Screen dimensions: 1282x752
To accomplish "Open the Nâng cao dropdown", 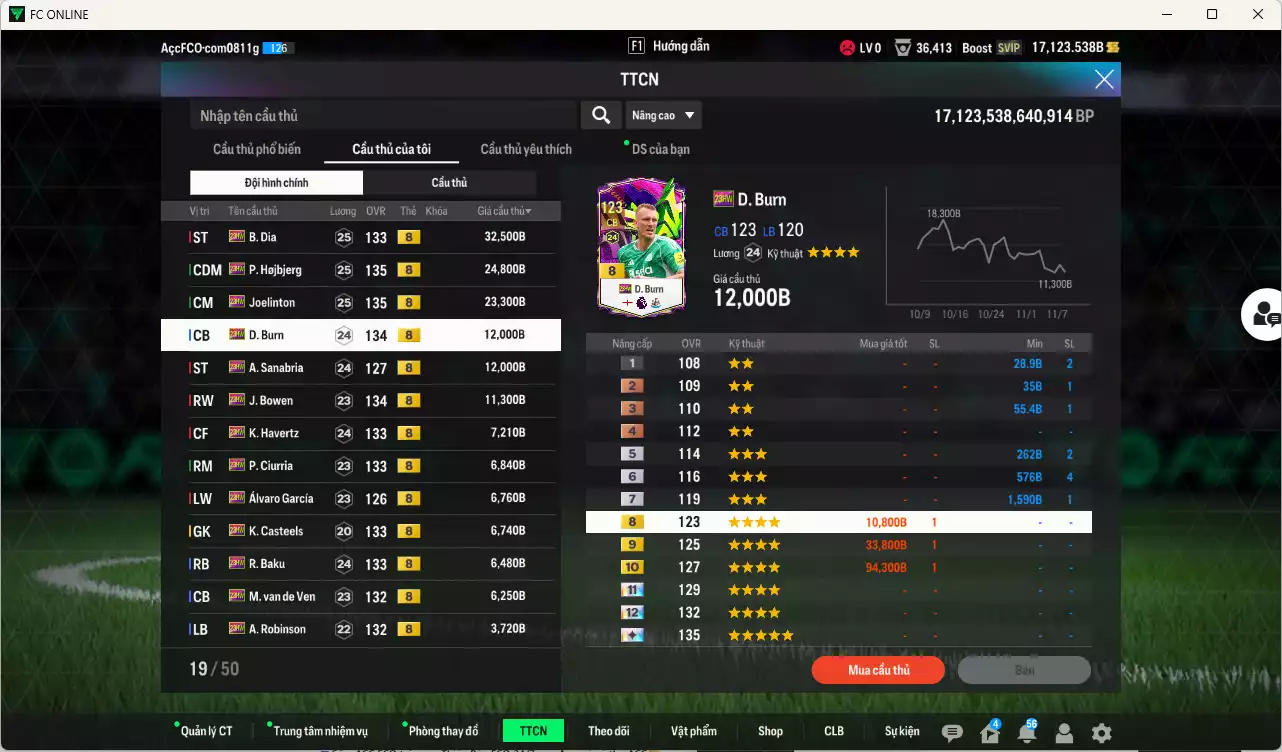I will click(x=663, y=115).
